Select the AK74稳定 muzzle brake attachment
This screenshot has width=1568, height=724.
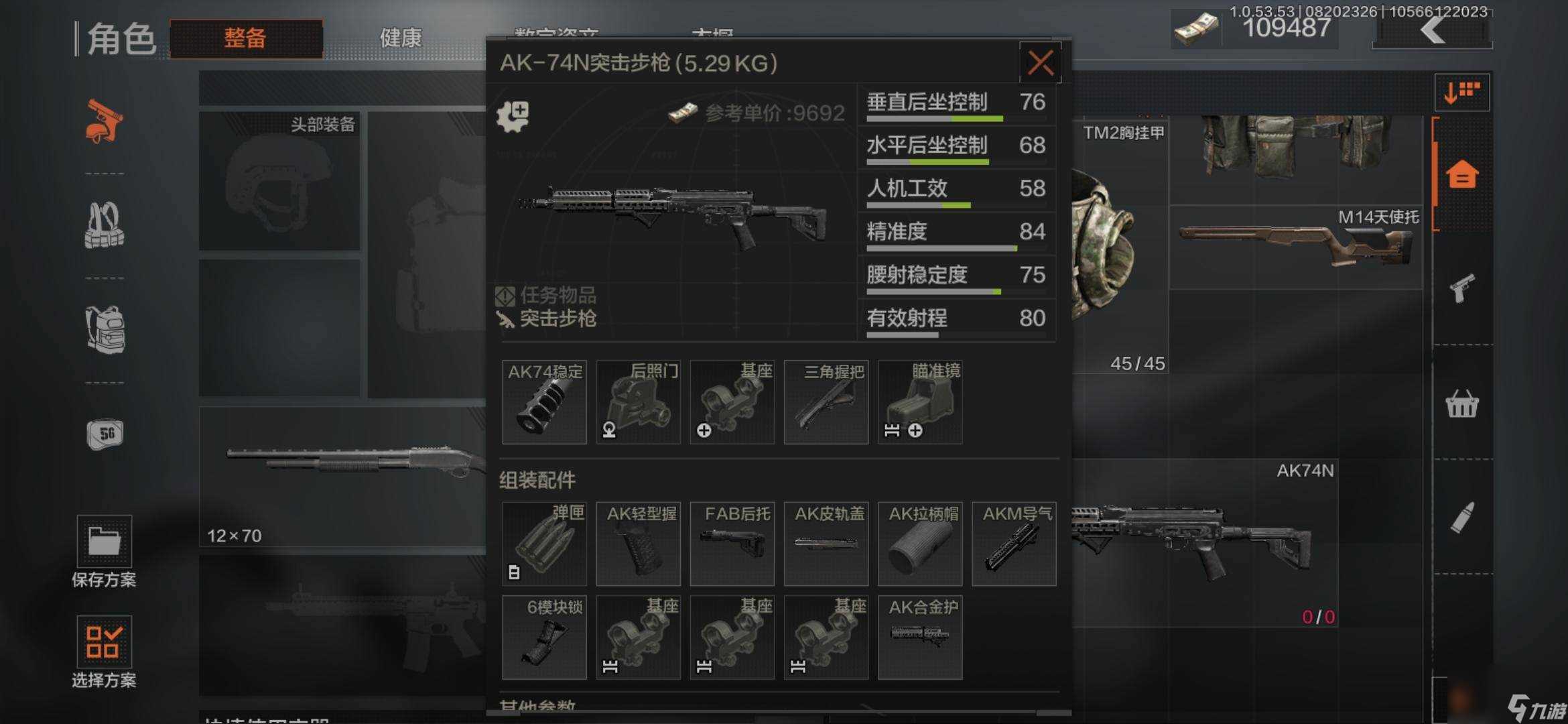coord(544,402)
